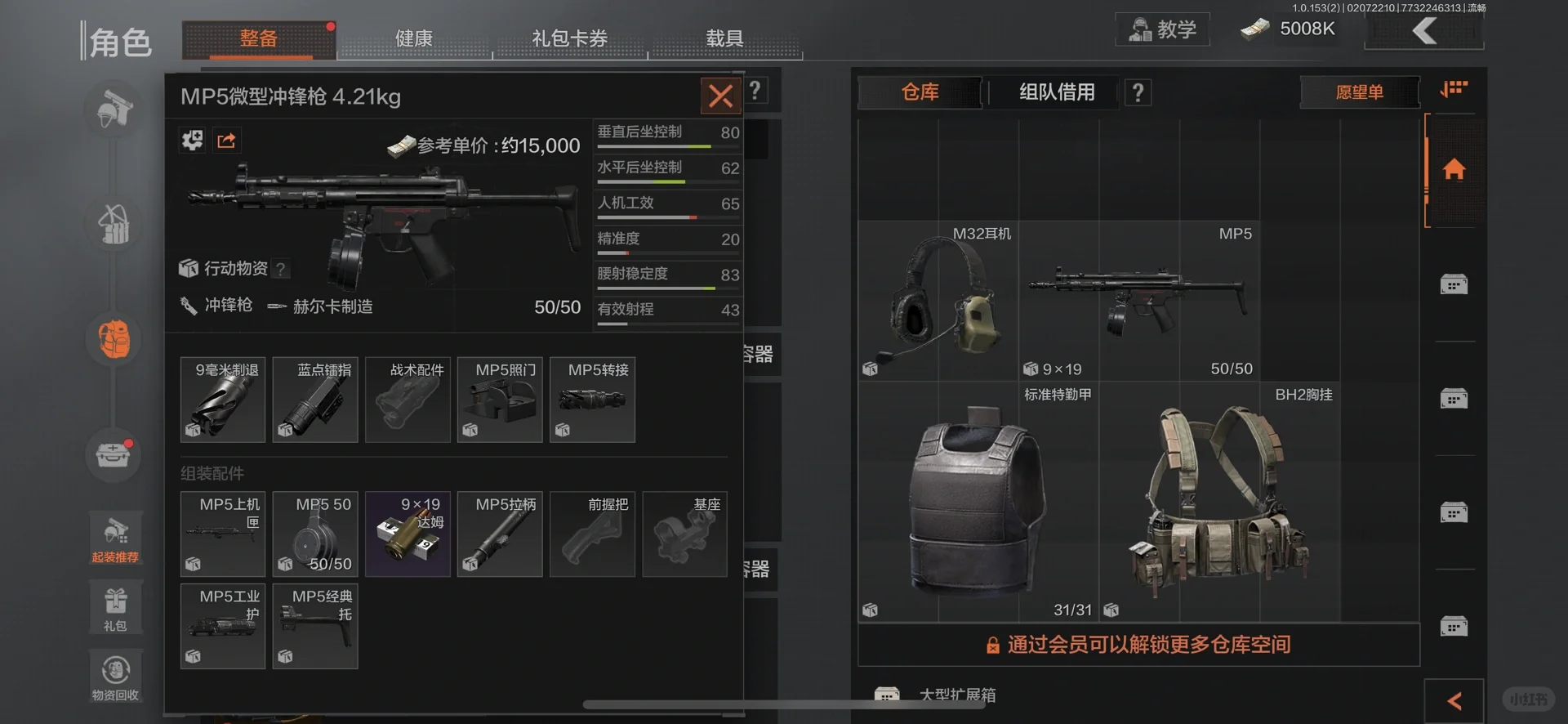Select the 9毫米制退 muzzle attachment slot

tap(223, 400)
